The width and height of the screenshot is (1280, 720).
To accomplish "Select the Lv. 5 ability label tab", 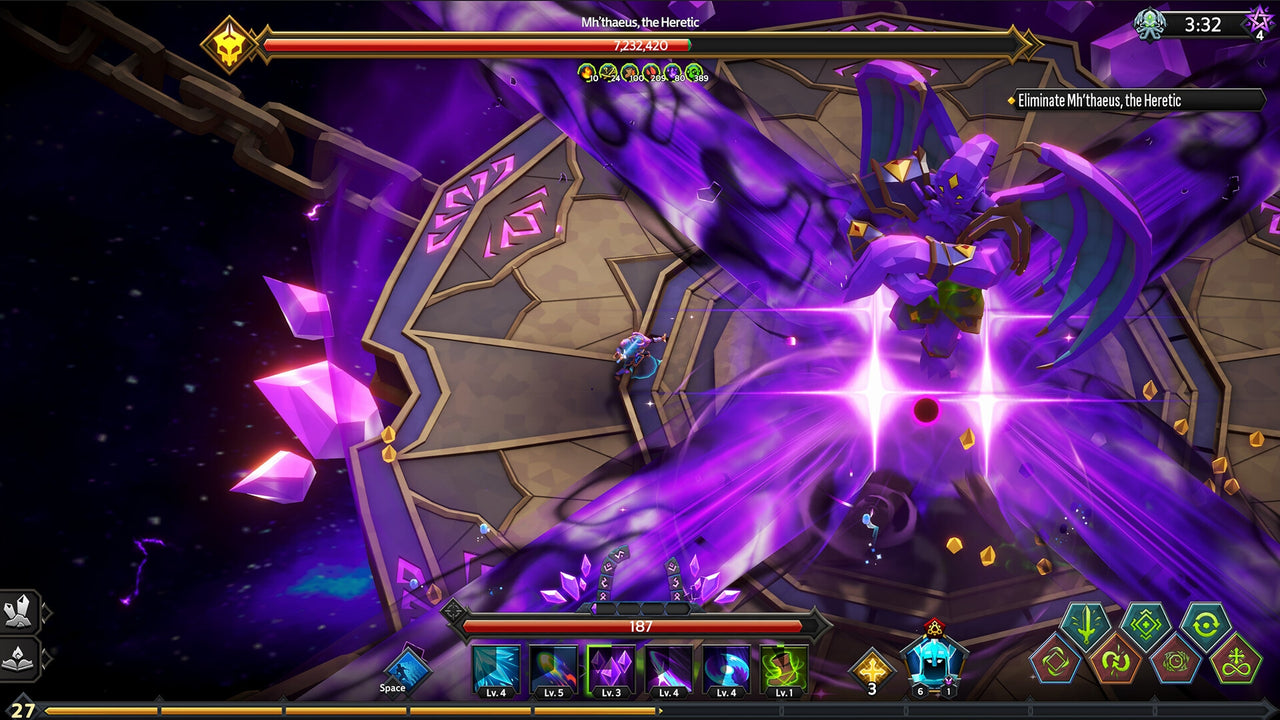I will click(x=553, y=691).
